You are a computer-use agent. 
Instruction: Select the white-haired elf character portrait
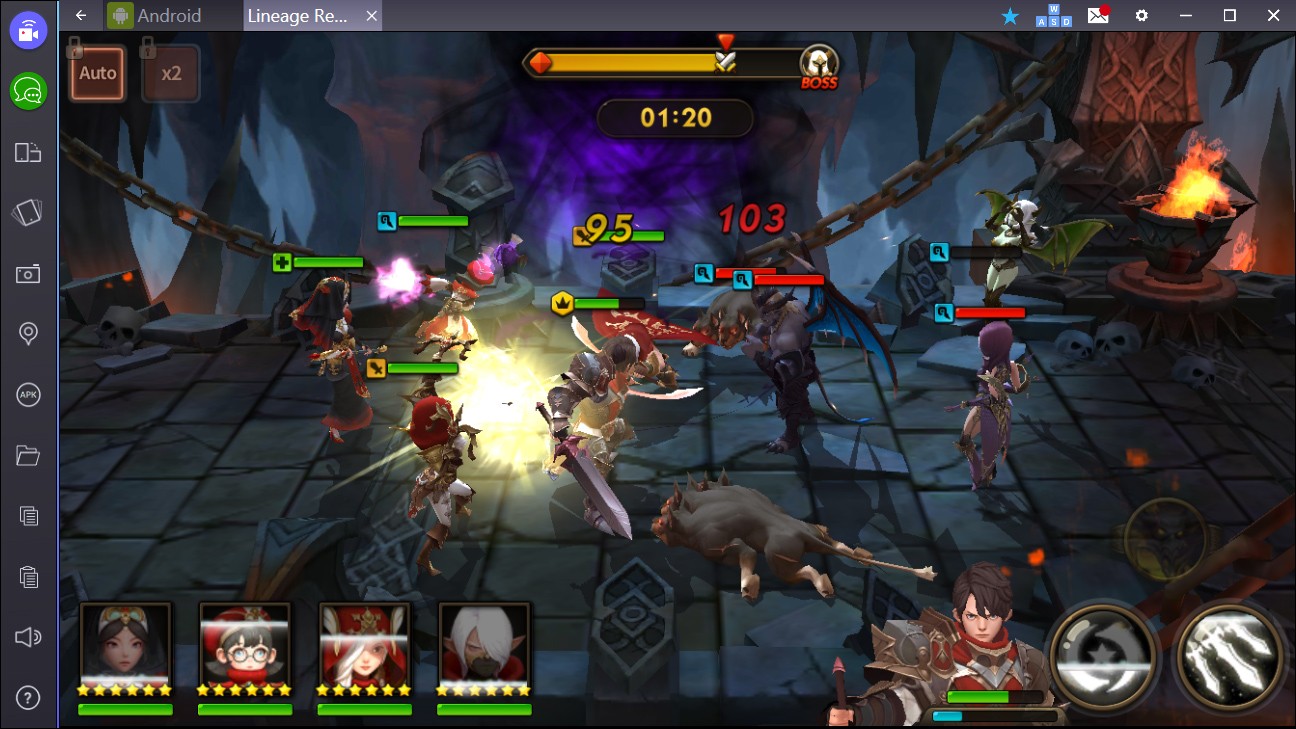tap(484, 643)
